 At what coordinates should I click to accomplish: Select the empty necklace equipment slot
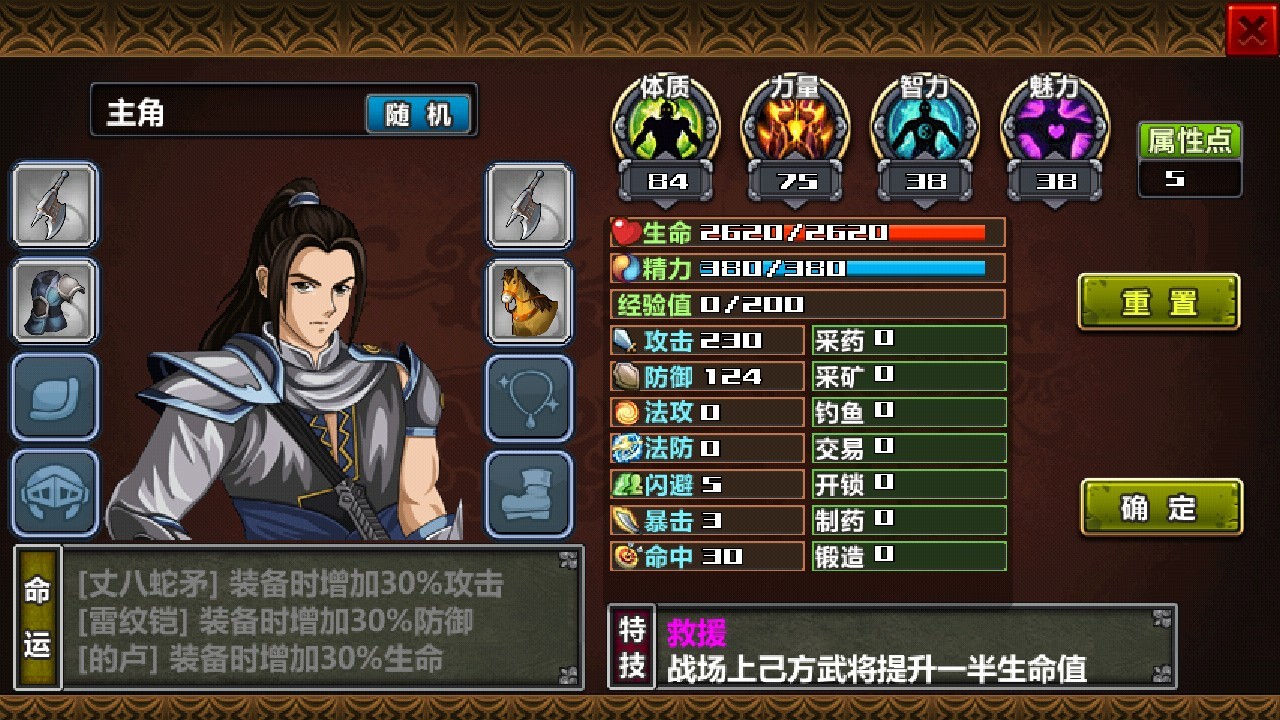coord(530,394)
